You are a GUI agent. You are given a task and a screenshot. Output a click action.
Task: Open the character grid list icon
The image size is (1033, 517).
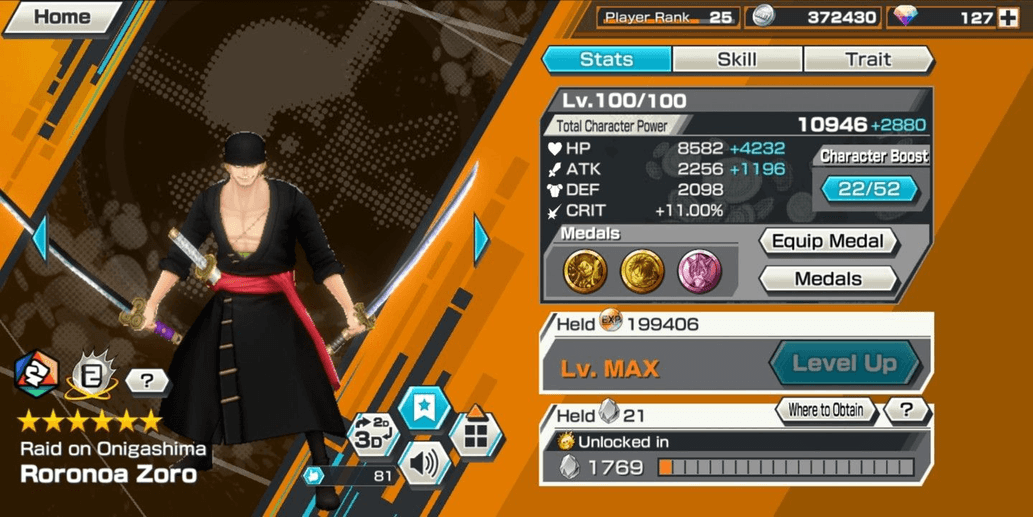click(476, 433)
